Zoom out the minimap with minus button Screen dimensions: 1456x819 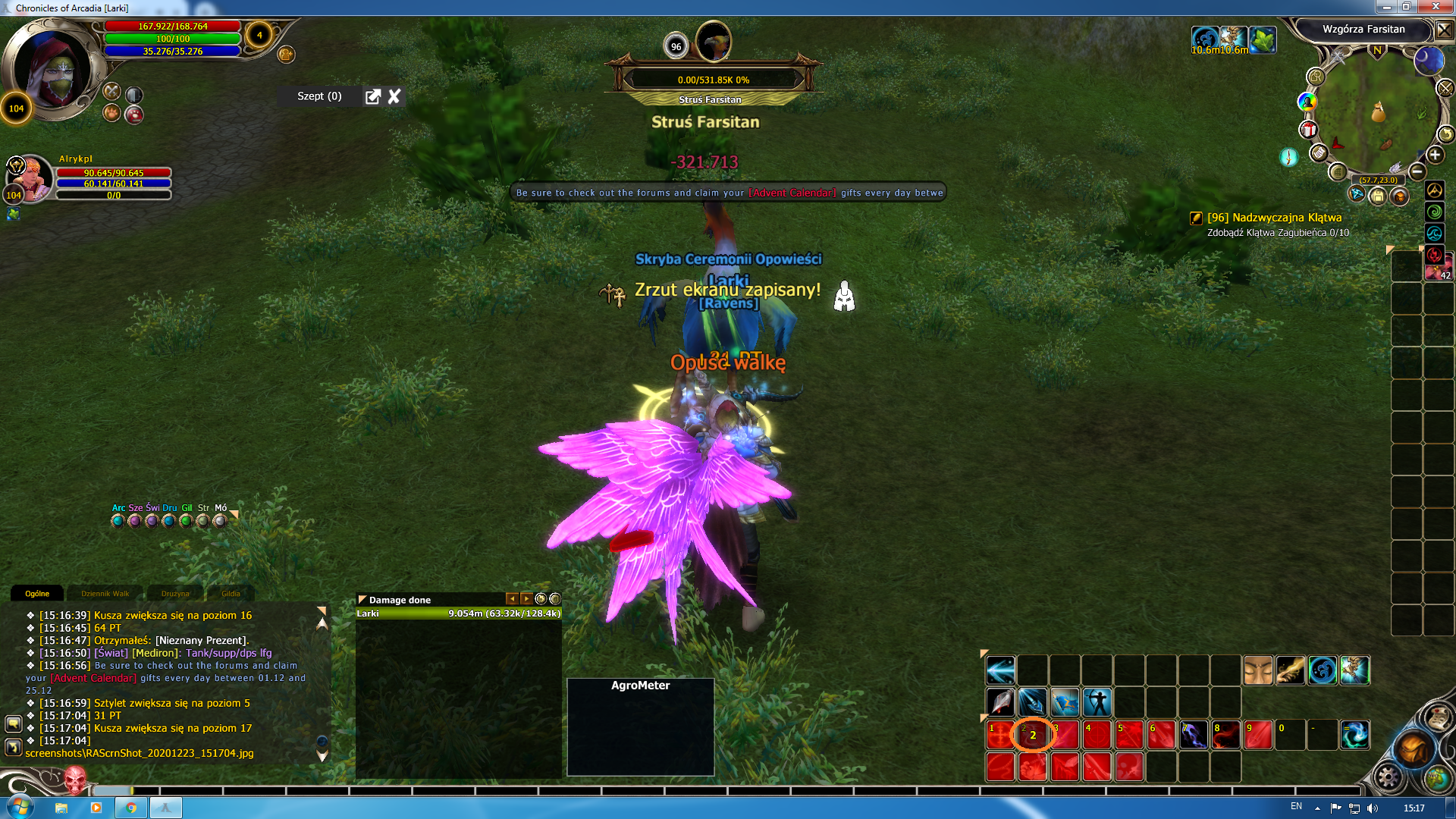1417,171
